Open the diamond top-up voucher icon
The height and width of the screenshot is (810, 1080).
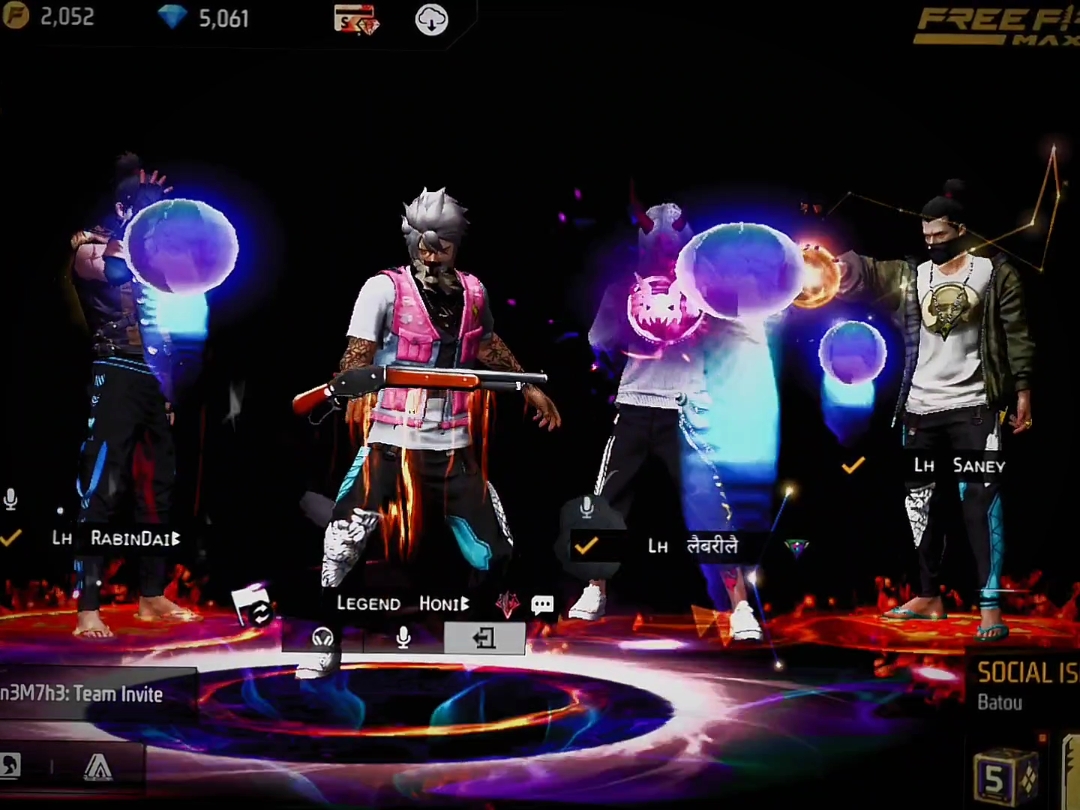[x=355, y=19]
